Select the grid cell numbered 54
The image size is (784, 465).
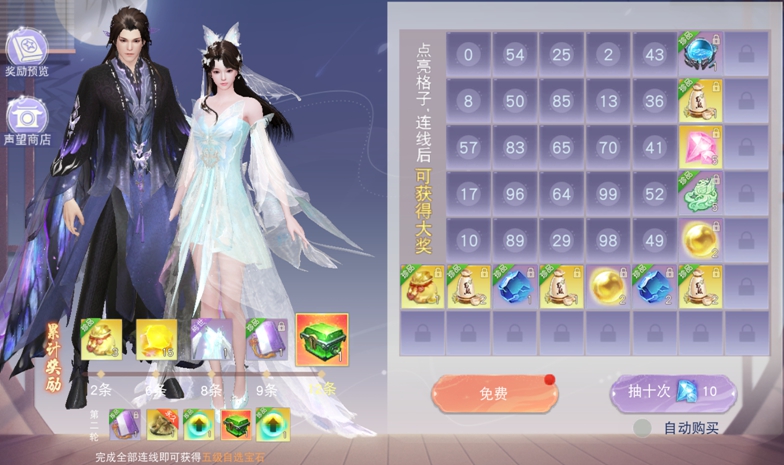pyautogui.click(x=515, y=54)
